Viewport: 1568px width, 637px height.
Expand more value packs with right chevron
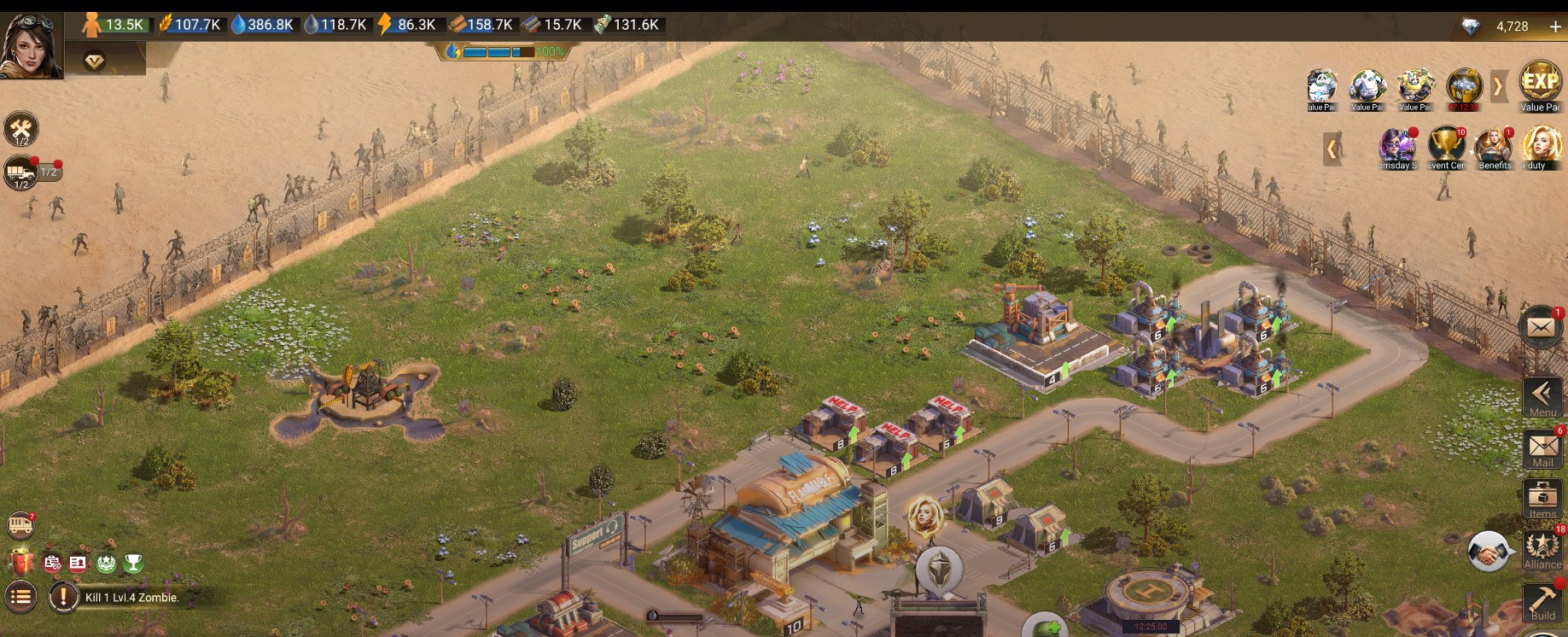tap(1500, 87)
